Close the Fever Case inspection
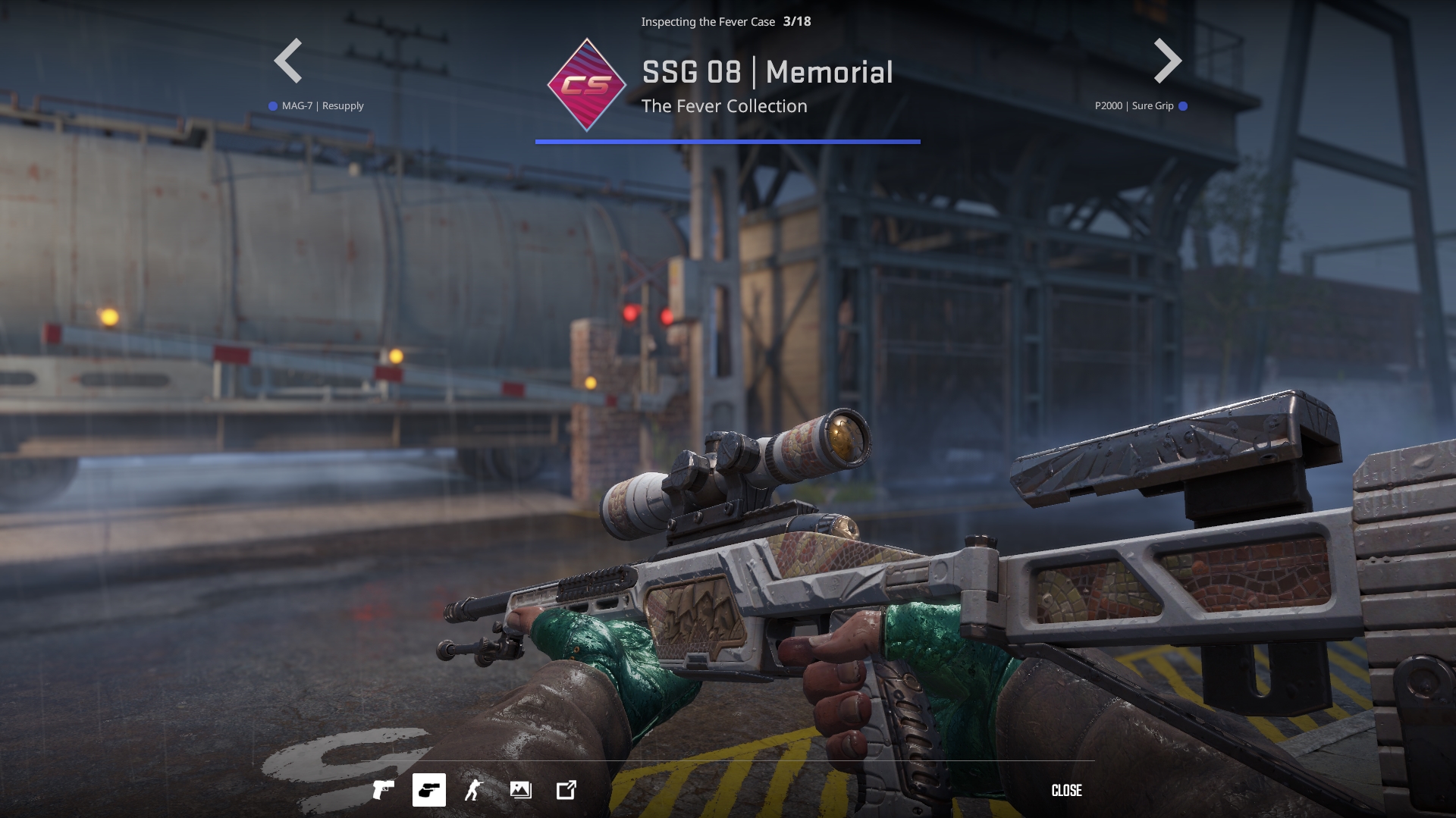The height and width of the screenshot is (818, 1456). (x=1066, y=790)
